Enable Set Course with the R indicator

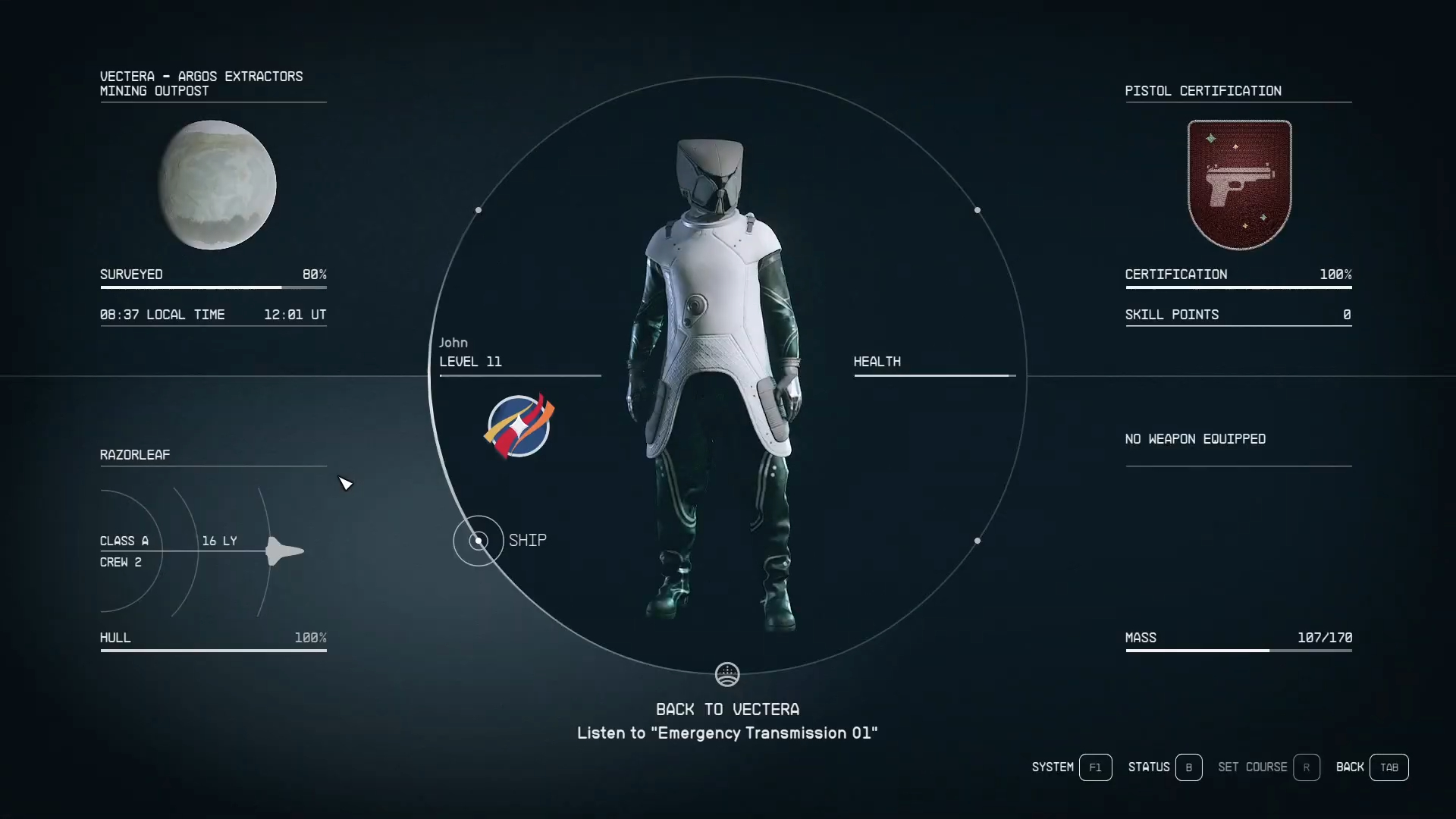pyautogui.click(x=1307, y=767)
